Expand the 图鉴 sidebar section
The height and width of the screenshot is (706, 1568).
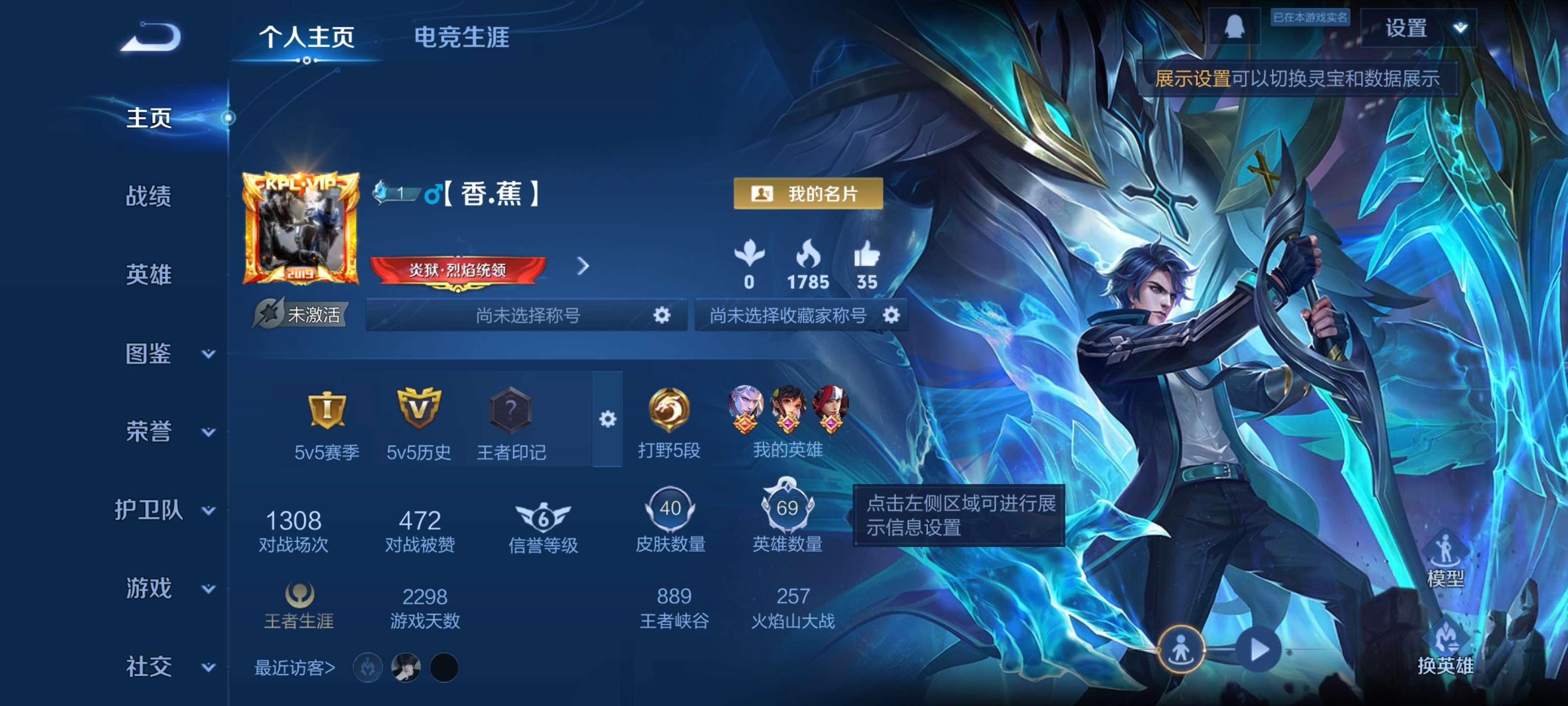pyautogui.click(x=150, y=354)
